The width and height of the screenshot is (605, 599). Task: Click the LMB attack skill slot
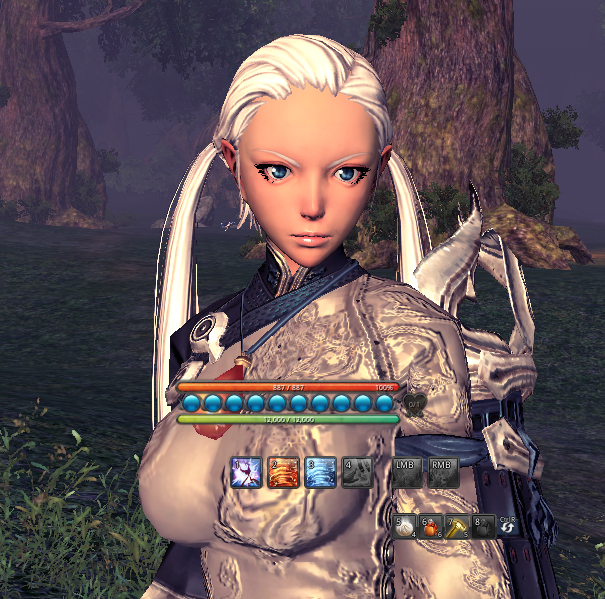pyautogui.click(x=406, y=471)
